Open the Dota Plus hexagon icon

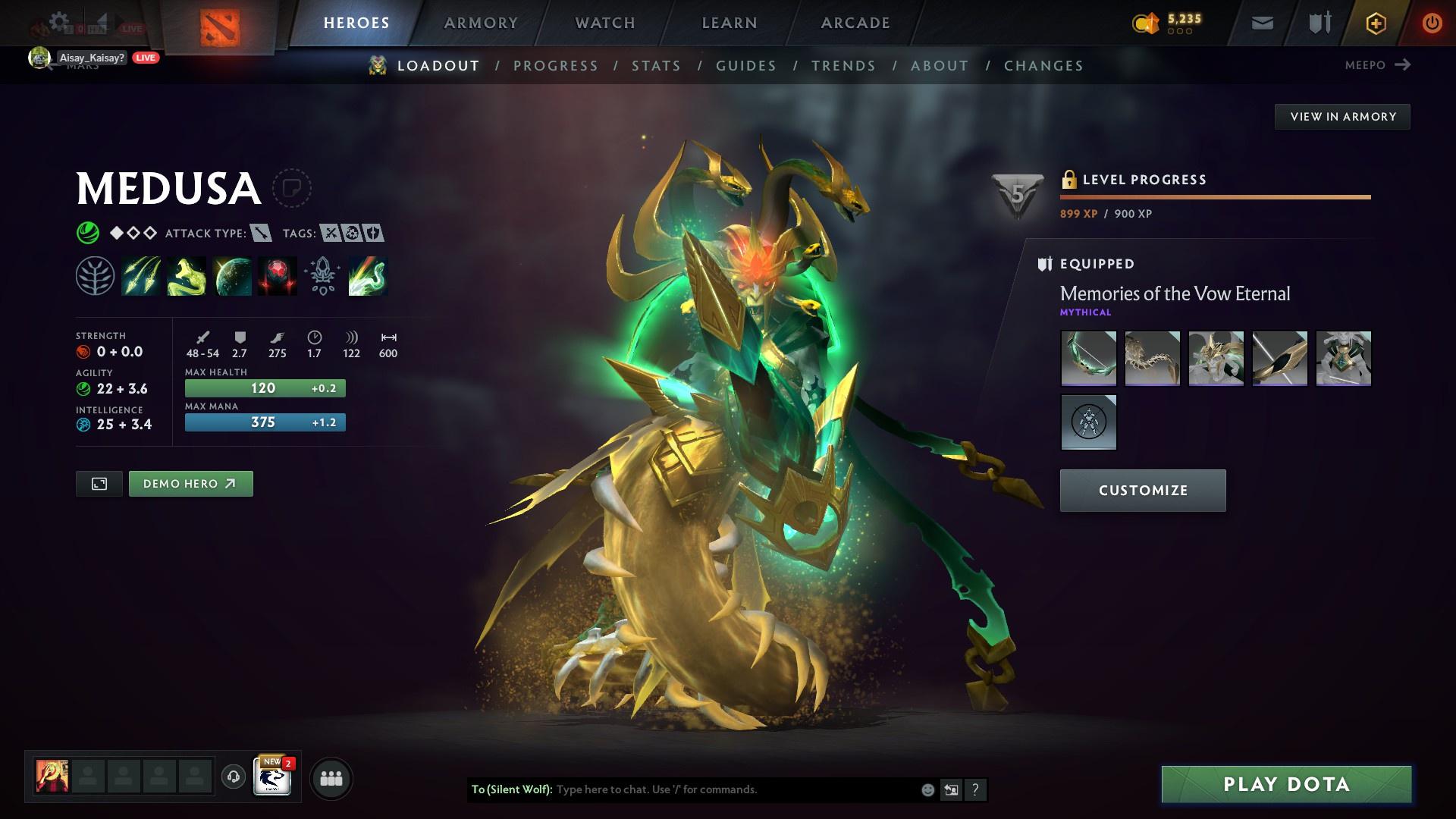[x=1375, y=23]
